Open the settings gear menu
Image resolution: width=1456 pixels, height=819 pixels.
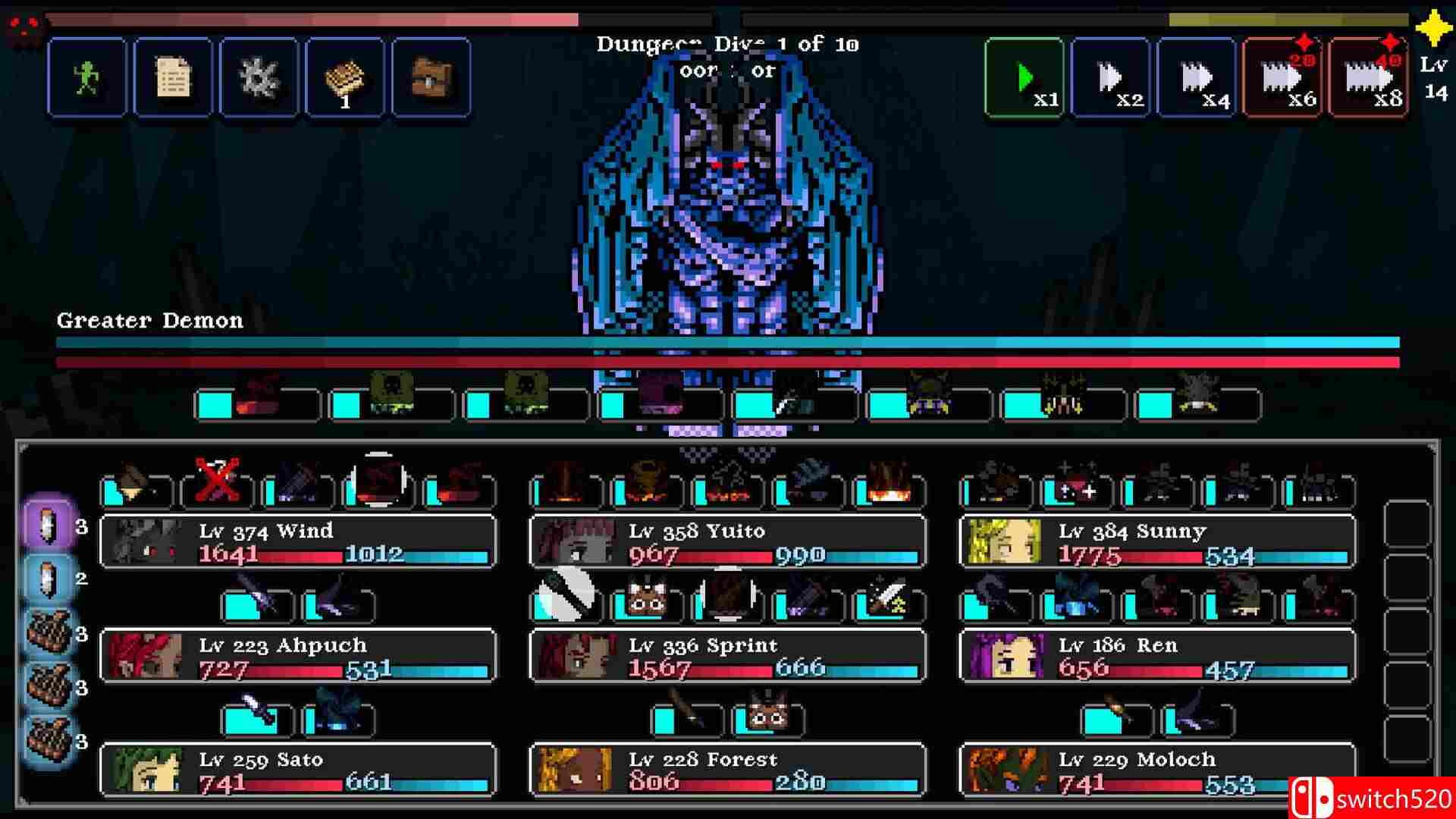259,76
